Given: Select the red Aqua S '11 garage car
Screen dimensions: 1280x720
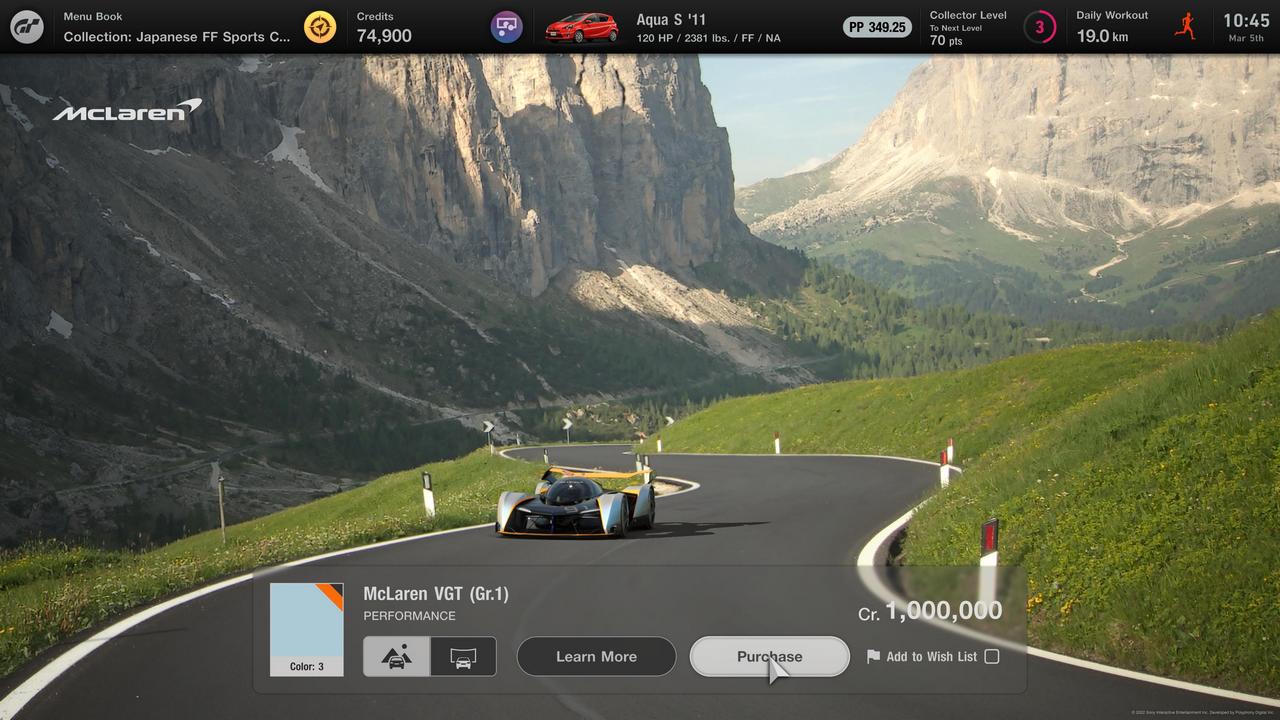Looking at the screenshot, I should pos(581,27).
